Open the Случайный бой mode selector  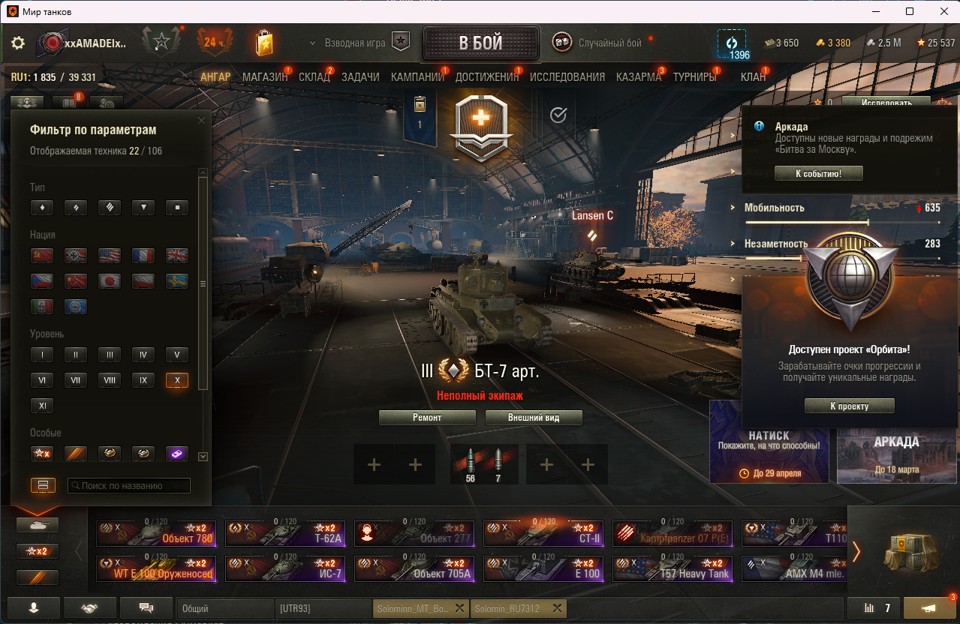(600, 43)
